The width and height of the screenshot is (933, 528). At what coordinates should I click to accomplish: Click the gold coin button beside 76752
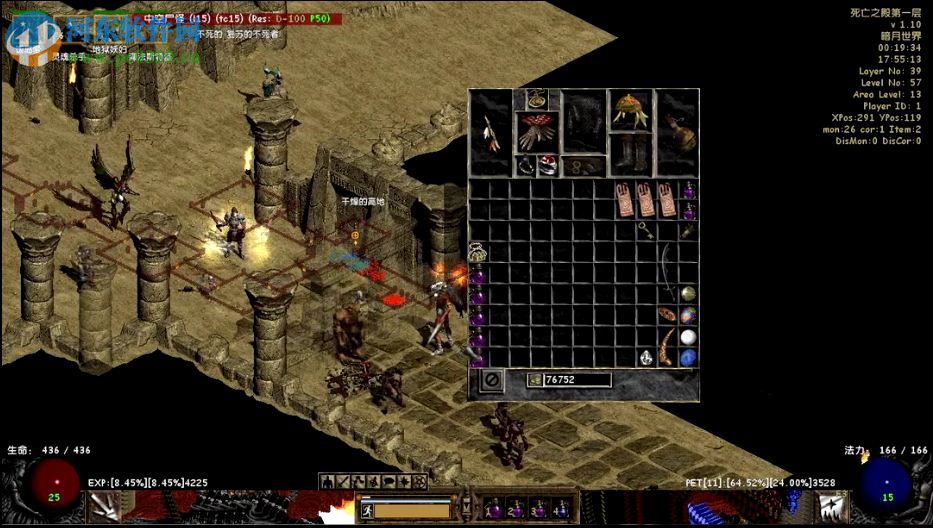(535, 380)
